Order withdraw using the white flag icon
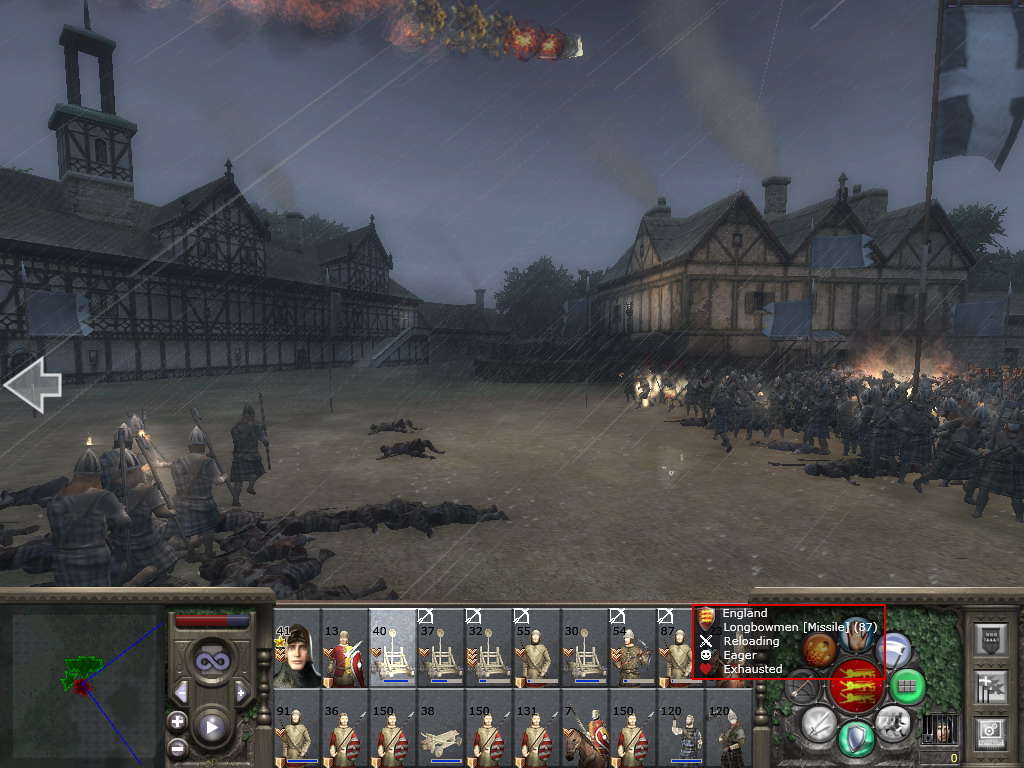This screenshot has height=768, width=1024. click(893, 649)
